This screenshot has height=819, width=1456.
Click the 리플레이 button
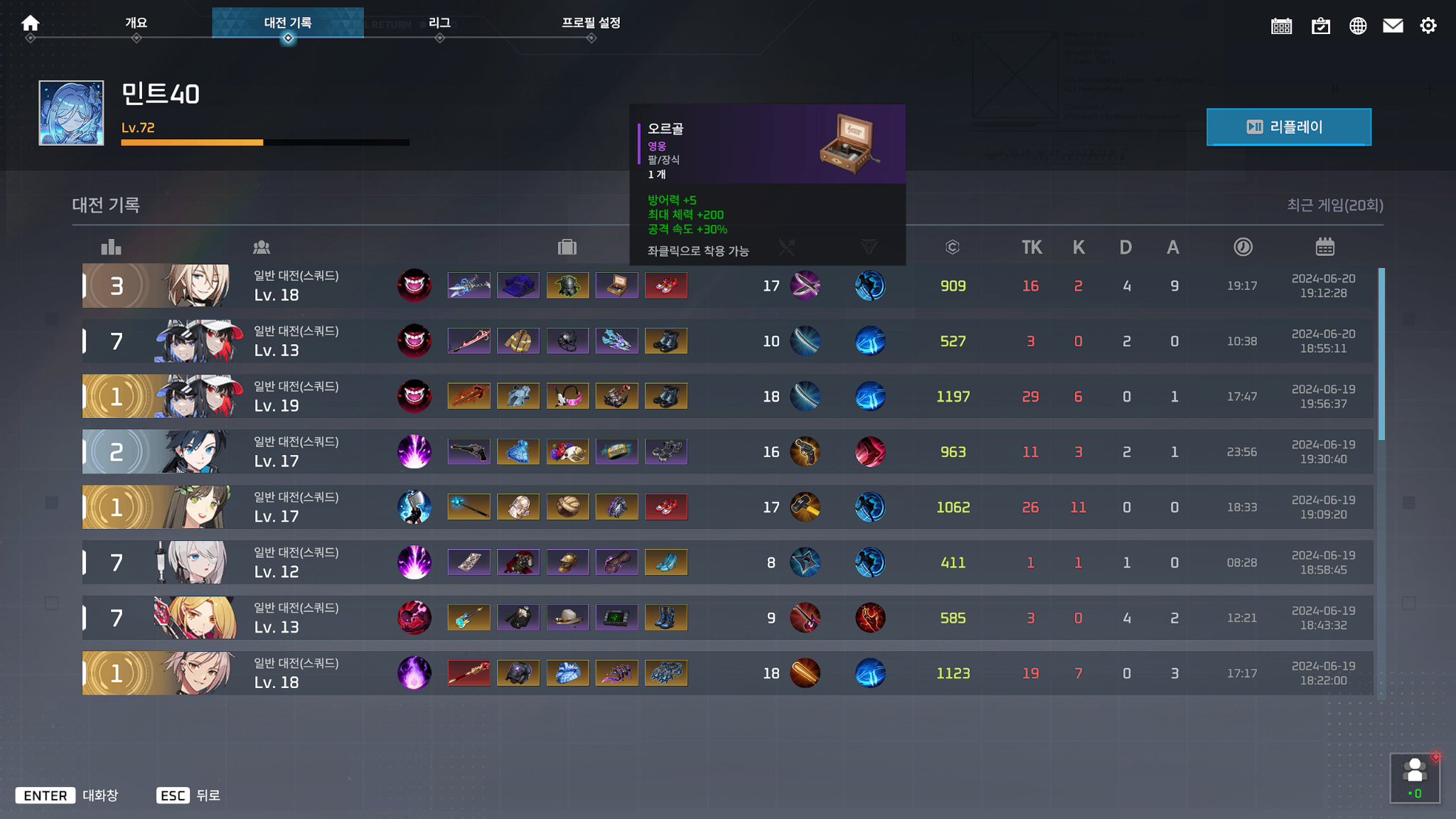1288,127
